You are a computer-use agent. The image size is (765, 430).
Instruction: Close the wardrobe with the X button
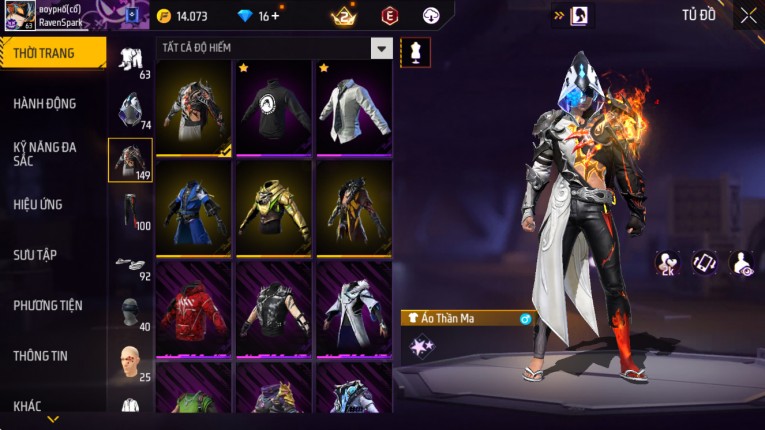(x=748, y=15)
